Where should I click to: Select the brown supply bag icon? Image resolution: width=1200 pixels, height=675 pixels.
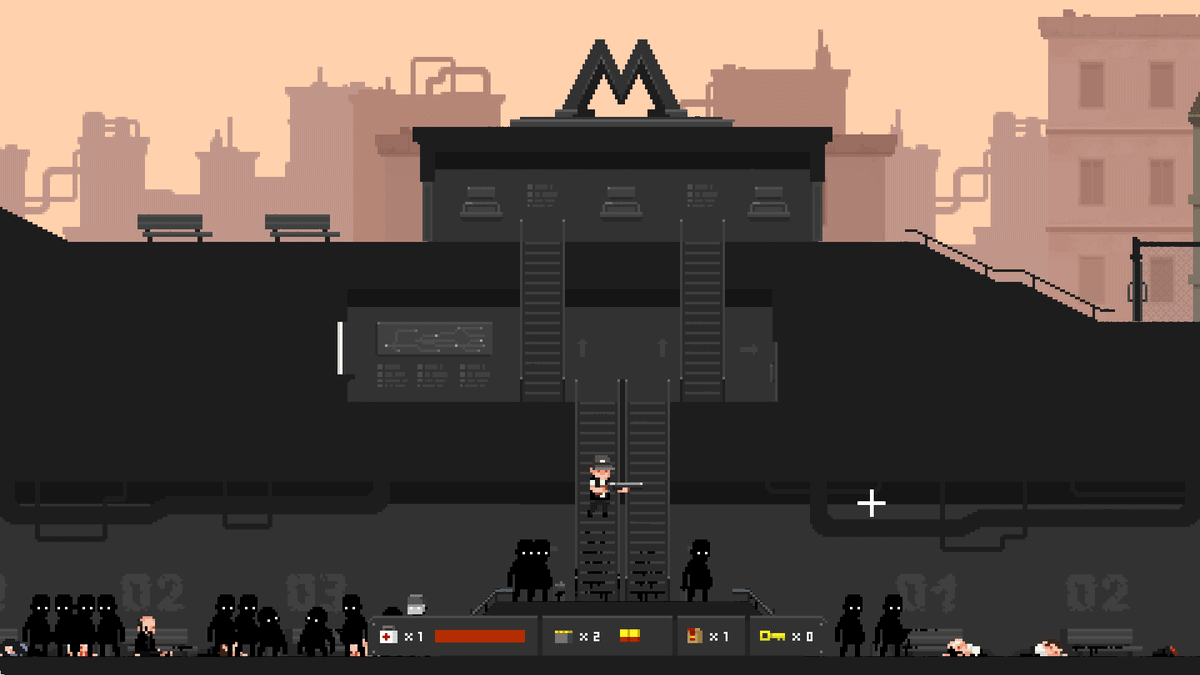click(x=694, y=636)
